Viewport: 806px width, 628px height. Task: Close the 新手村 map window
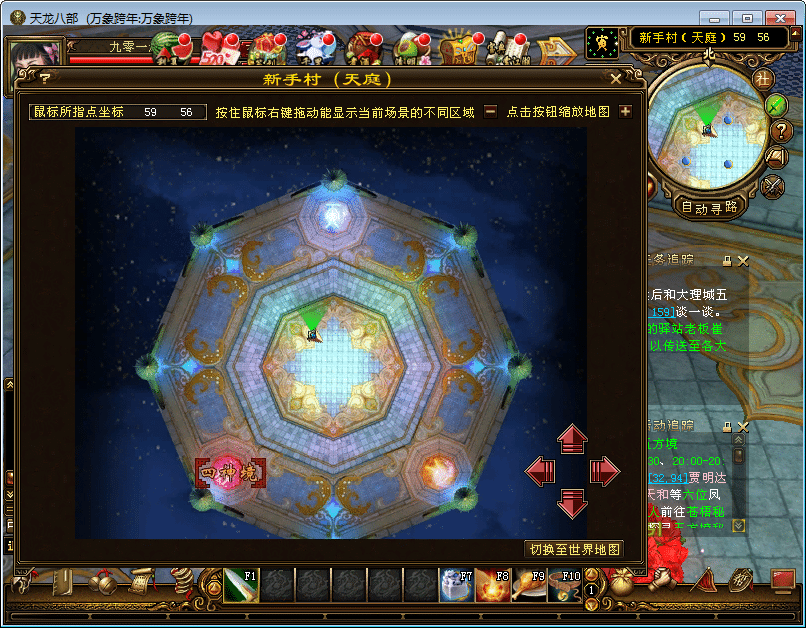coord(615,78)
